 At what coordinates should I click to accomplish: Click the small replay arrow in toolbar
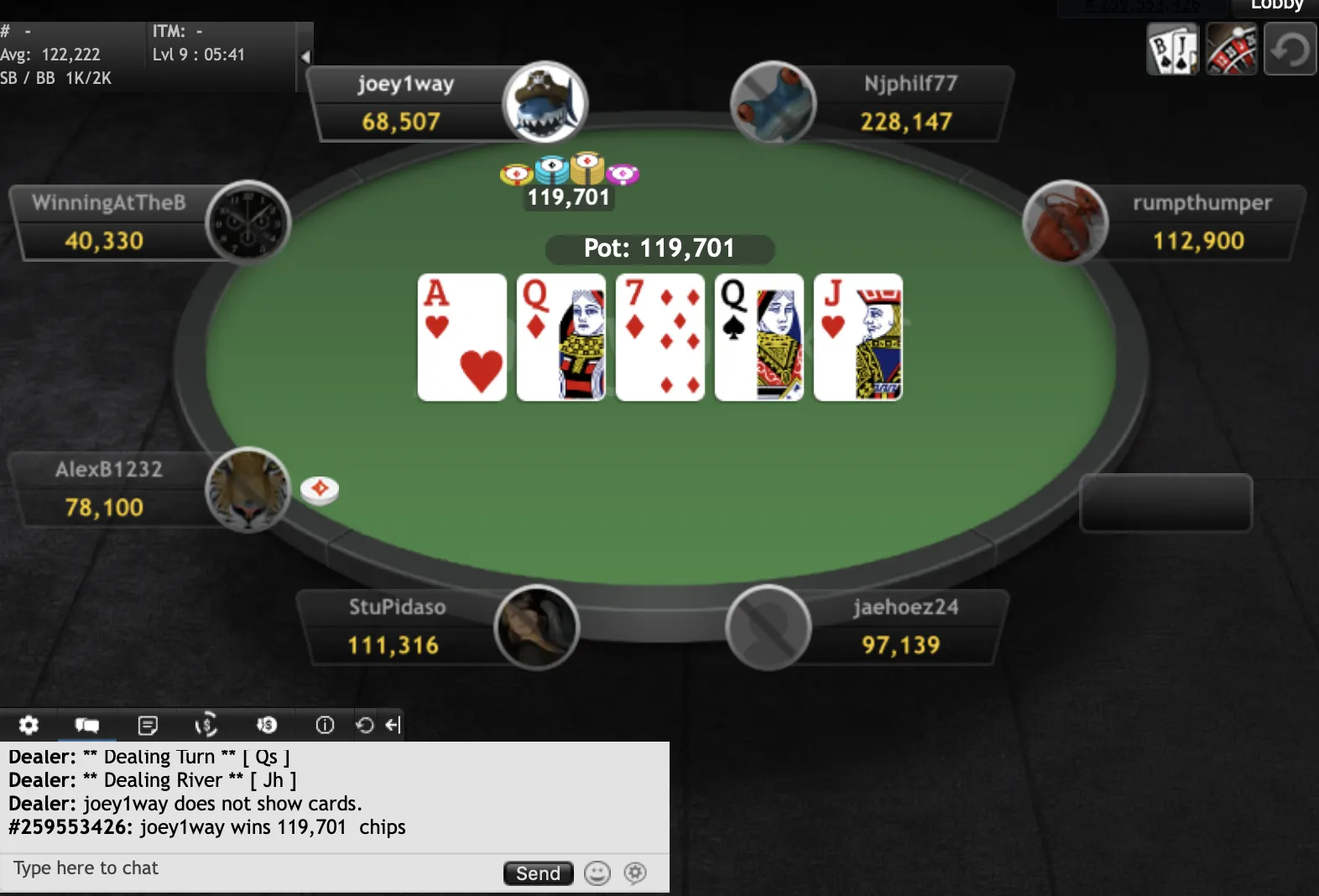pyautogui.click(x=364, y=725)
